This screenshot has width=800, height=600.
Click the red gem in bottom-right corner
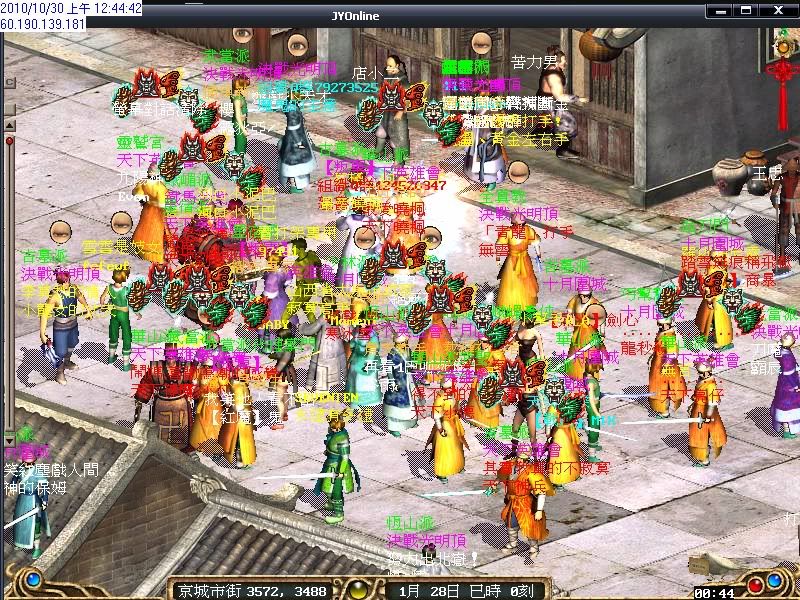(768, 583)
